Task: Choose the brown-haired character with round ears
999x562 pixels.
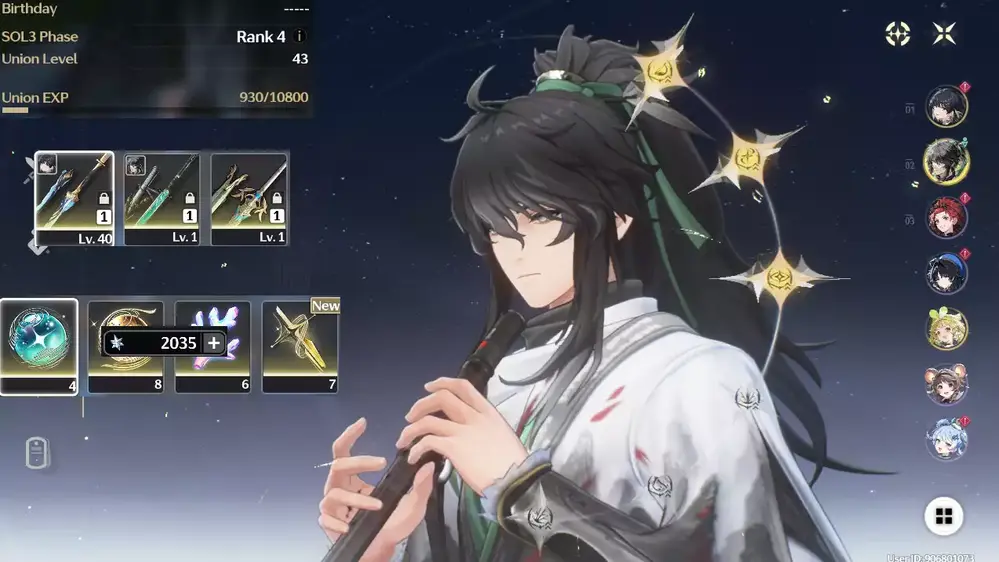Action: [946, 383]
